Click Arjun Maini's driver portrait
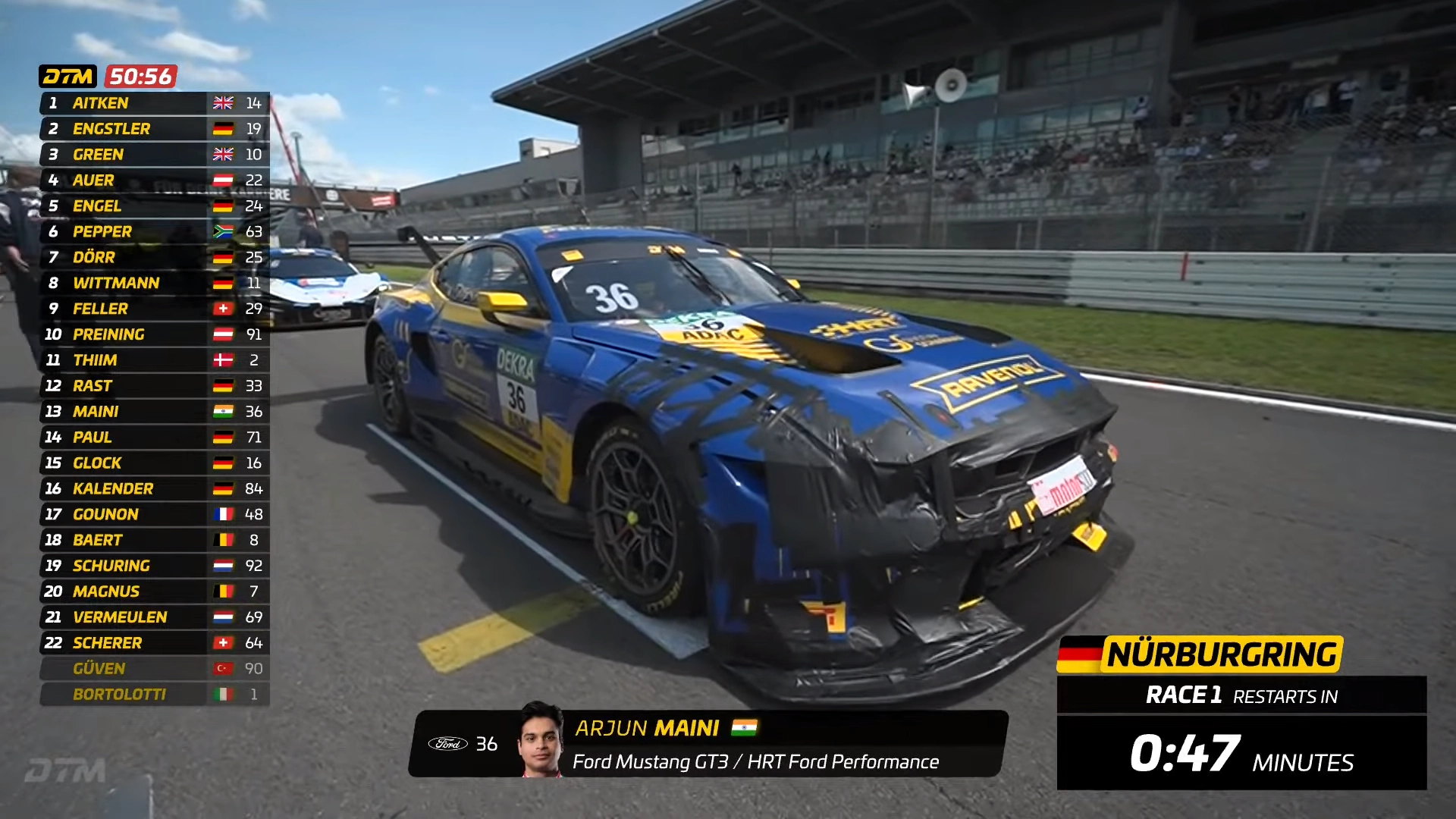This screenshot has width=1456, height=819. pyautogui.click(x=541, y=740)
